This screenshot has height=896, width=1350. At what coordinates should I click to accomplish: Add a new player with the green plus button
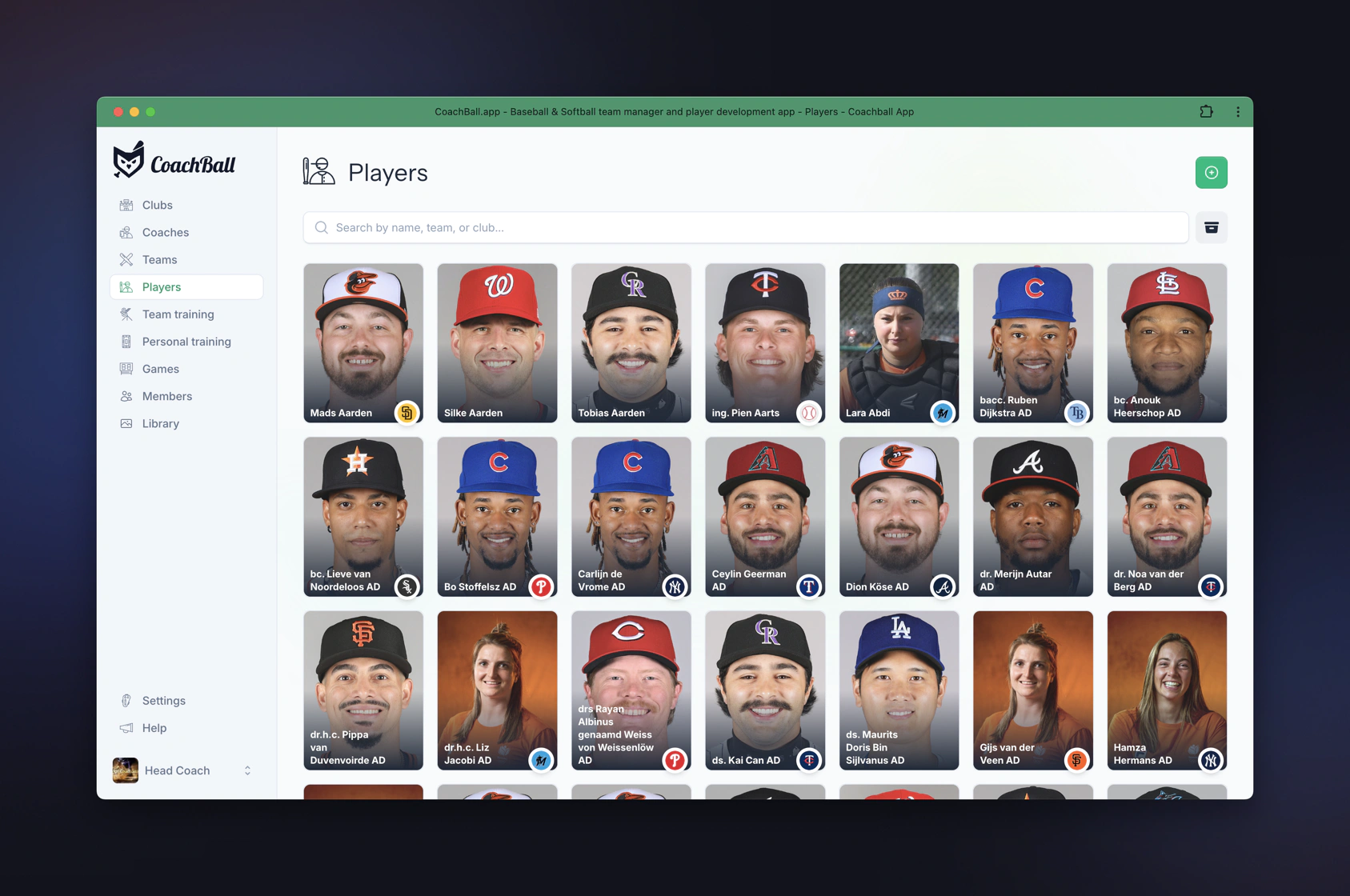(x=1212, y=172)
